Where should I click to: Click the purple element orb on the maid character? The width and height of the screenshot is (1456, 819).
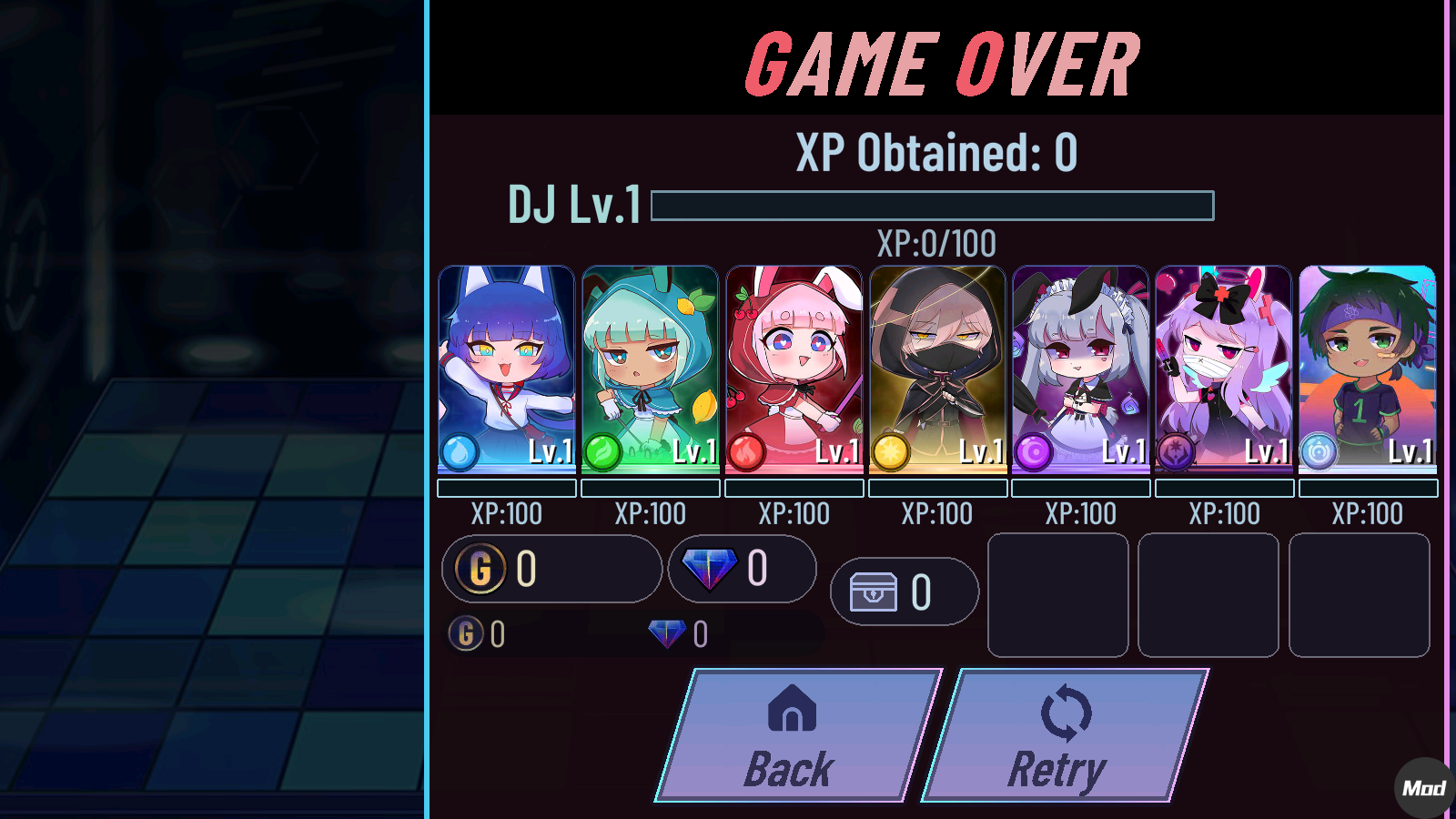click(1033, 450)
